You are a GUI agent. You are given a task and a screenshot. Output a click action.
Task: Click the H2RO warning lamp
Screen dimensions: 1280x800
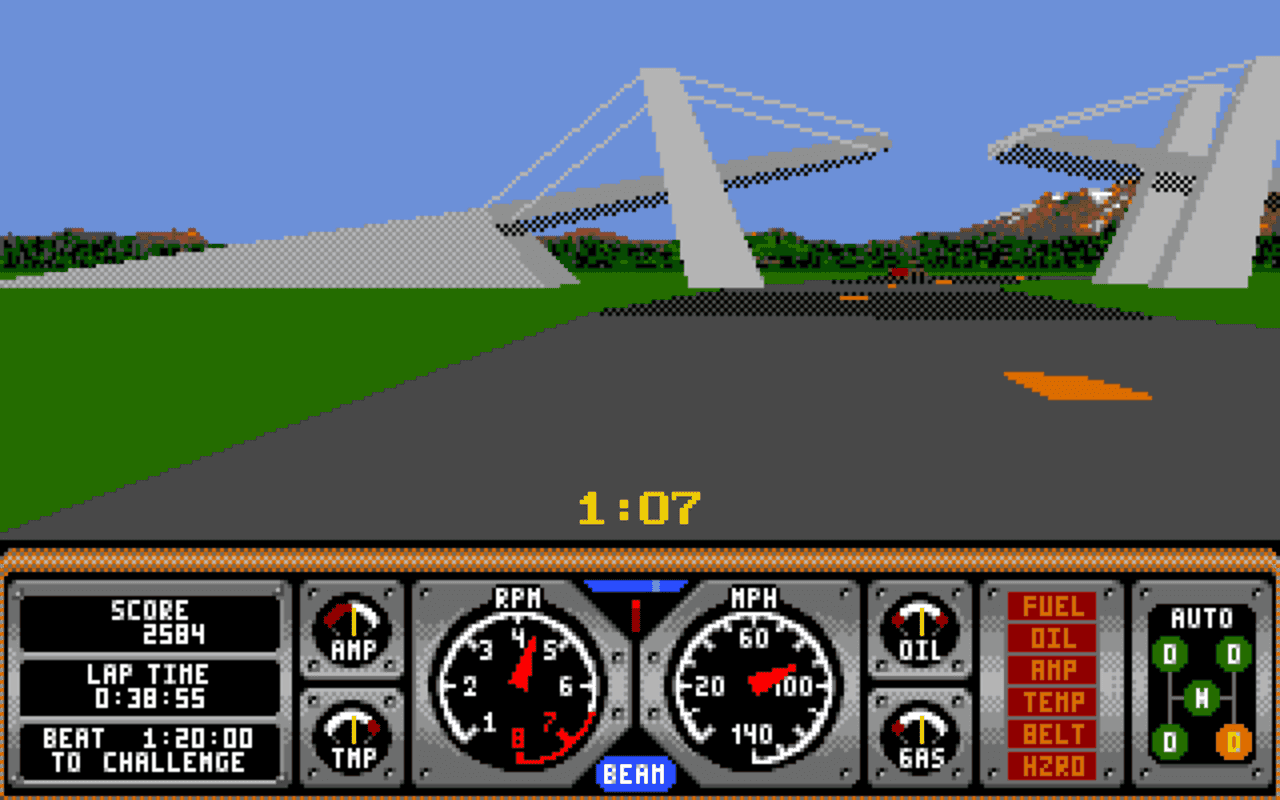1051,763
